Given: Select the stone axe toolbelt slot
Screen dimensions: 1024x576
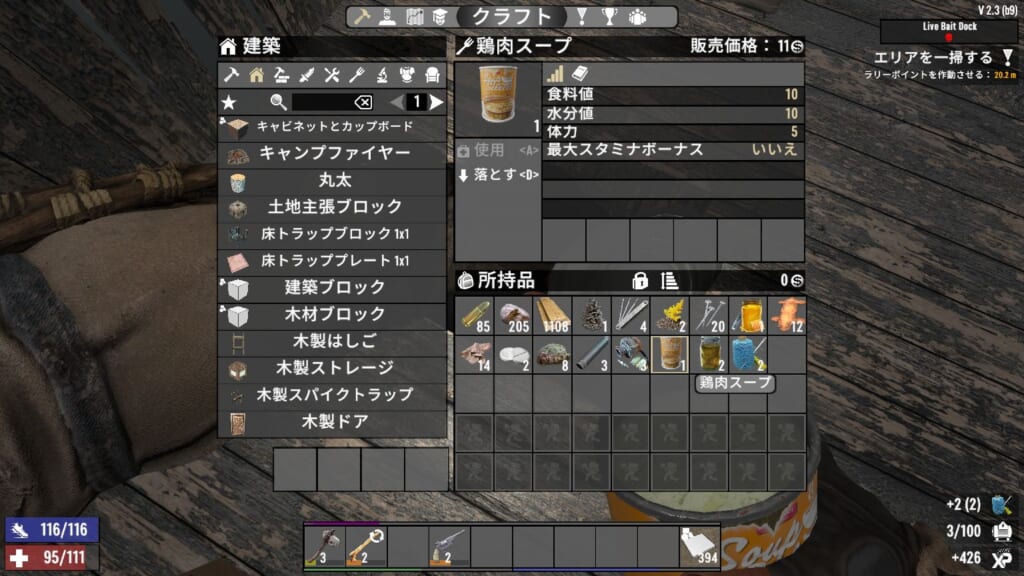Looking at the screenshot, I should click(323, 546).
